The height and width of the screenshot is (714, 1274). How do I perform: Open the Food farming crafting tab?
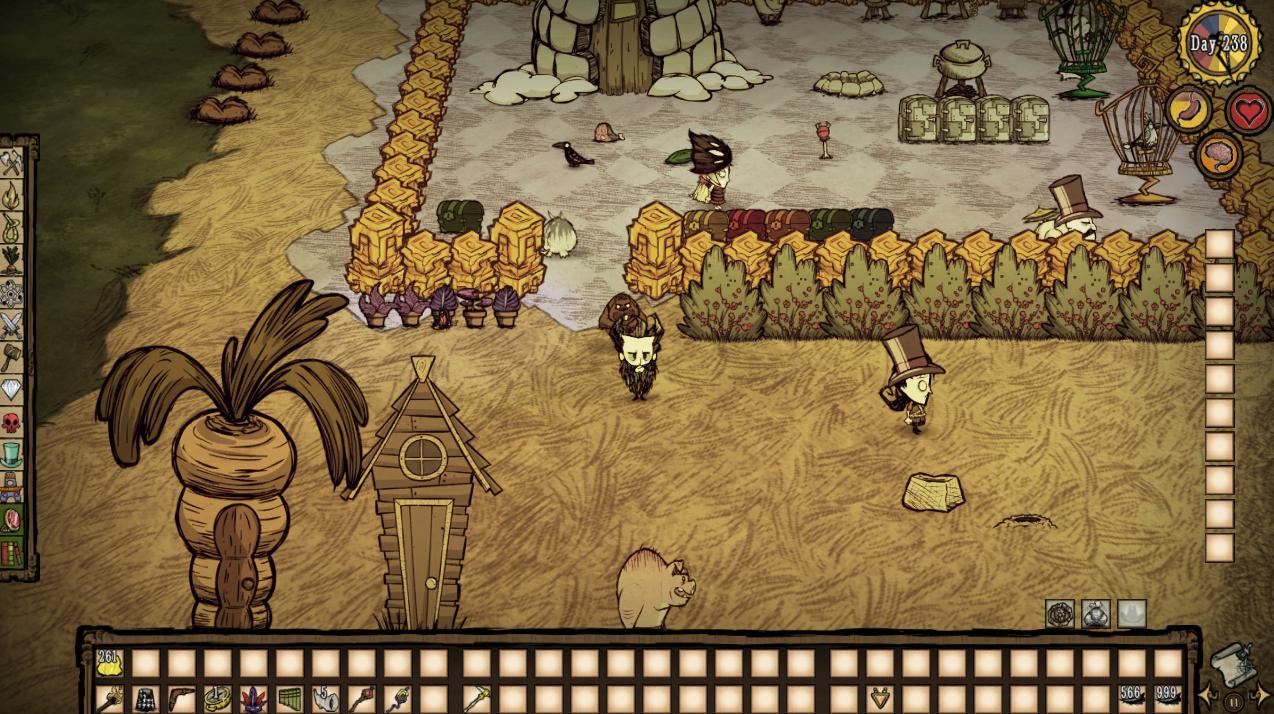tap(12, 259)
